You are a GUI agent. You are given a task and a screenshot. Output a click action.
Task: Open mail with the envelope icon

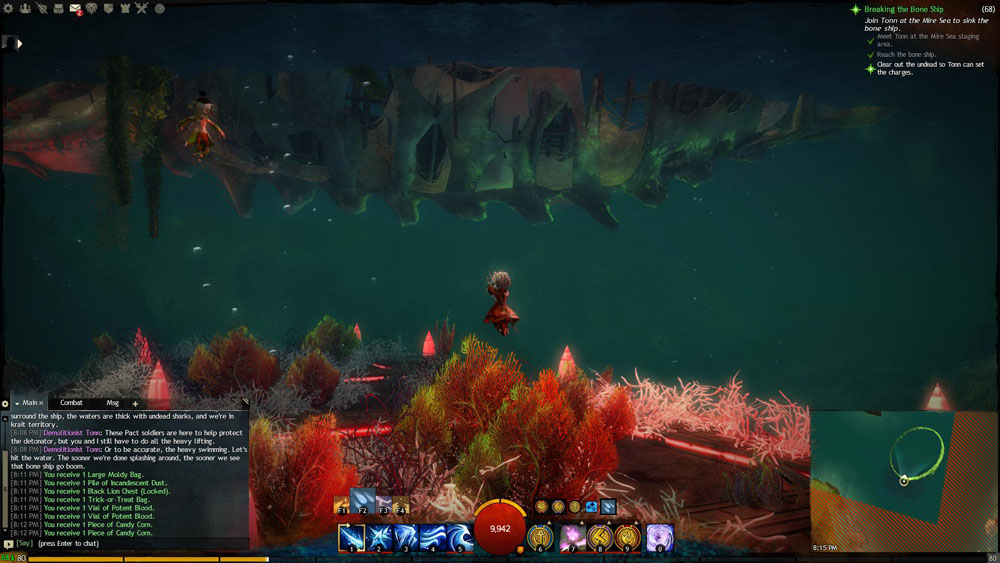76,10
